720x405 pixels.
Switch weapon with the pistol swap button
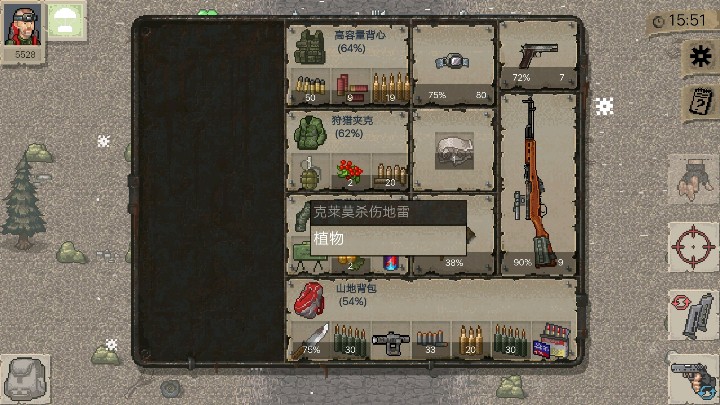pos(692,378)
